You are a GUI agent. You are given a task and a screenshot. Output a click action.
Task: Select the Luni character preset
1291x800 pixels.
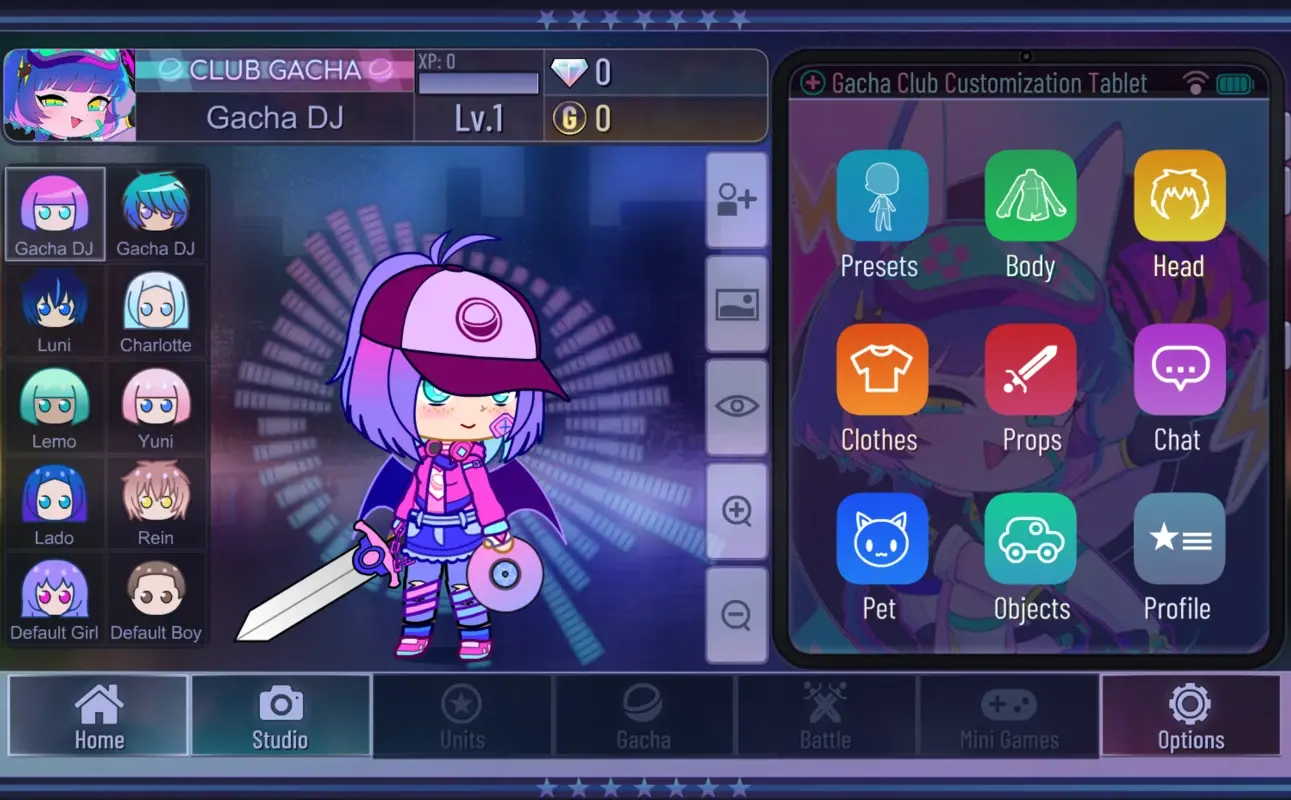(x=54, y=310)
